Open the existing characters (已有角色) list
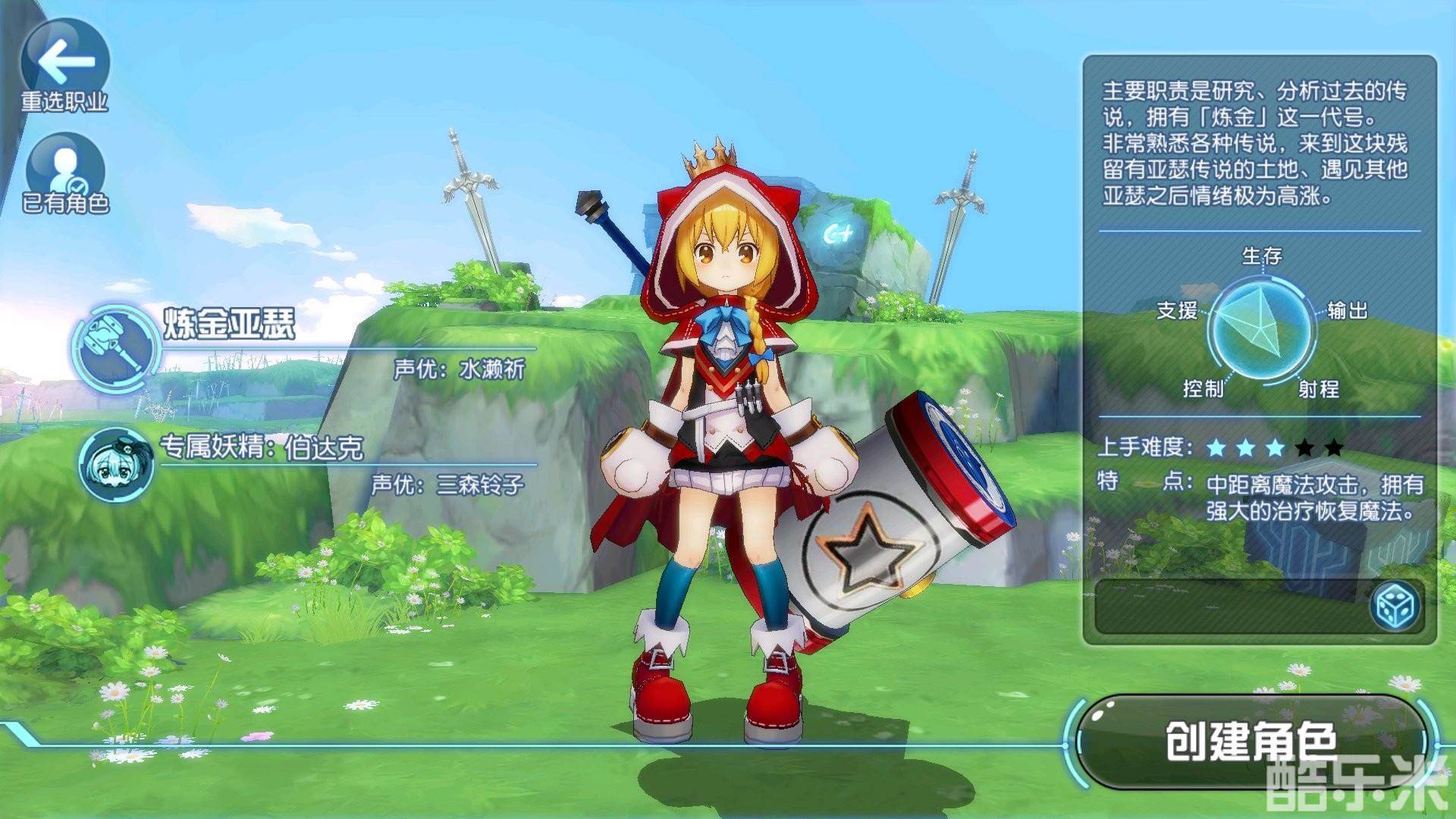This screenshot has height=819, width=1456. [65, 174]
